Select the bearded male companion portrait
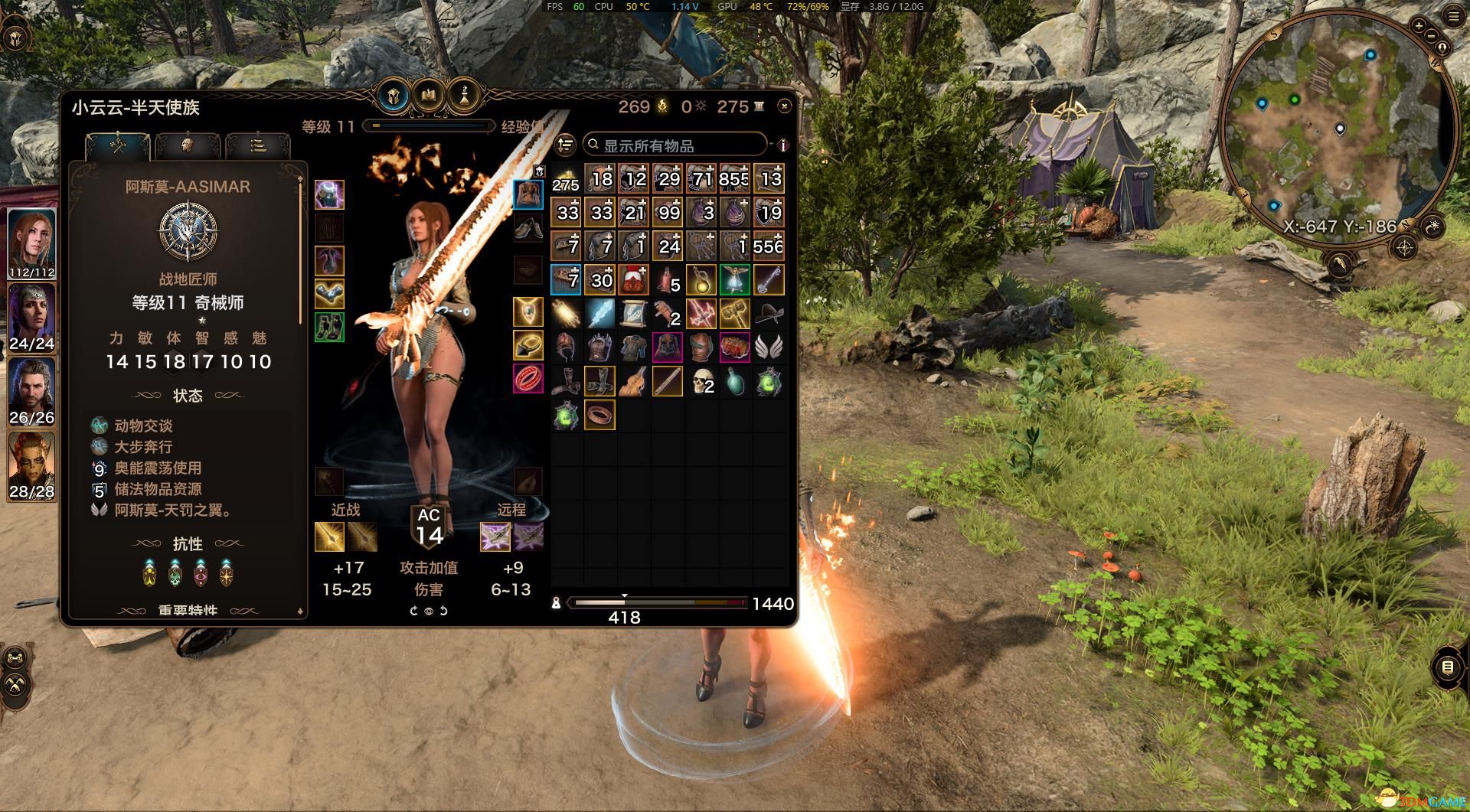Viewport: 1470px width, 812px height. [31, 390]
